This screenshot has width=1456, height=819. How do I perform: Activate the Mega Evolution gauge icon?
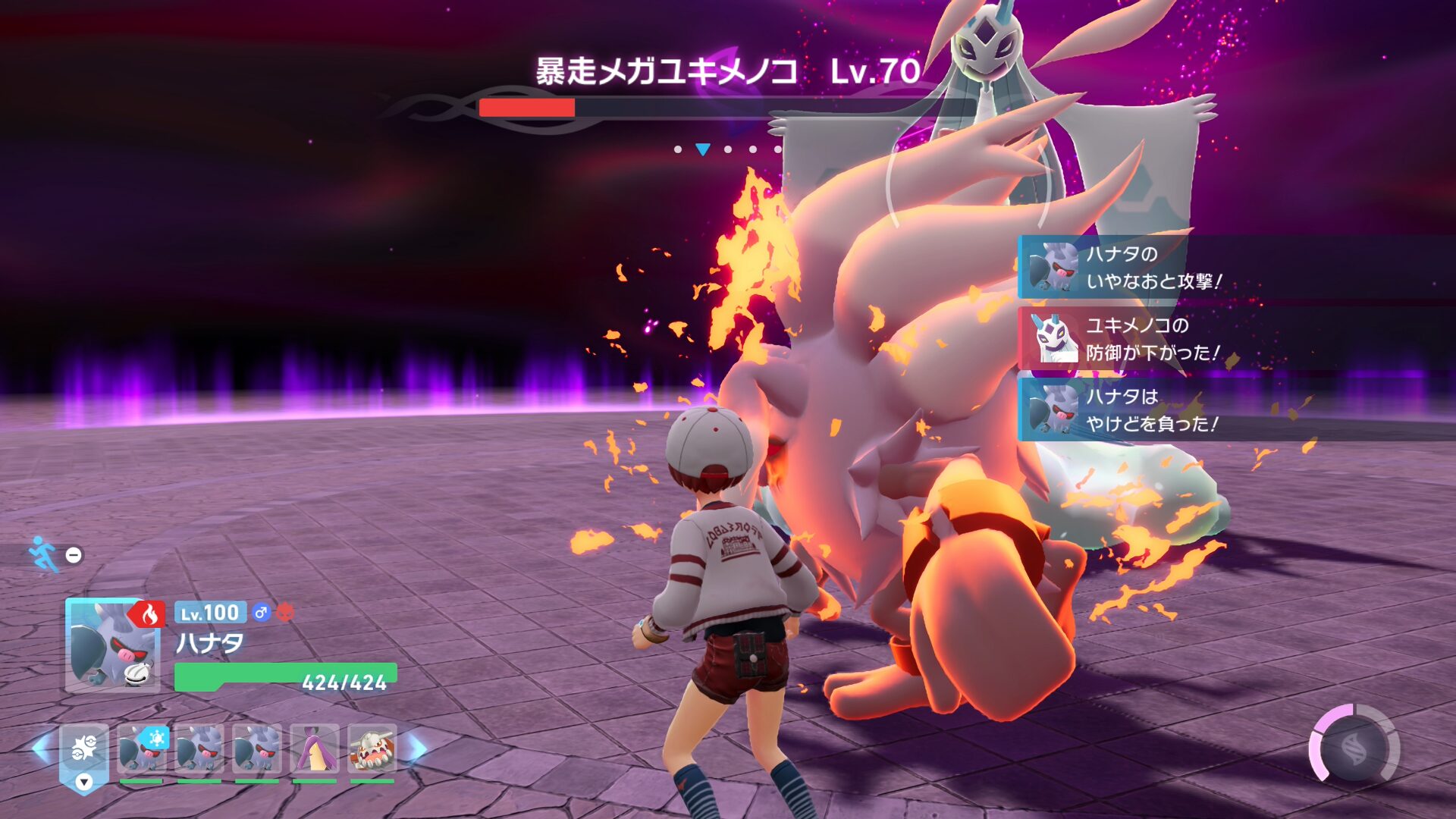point(1354,748)
